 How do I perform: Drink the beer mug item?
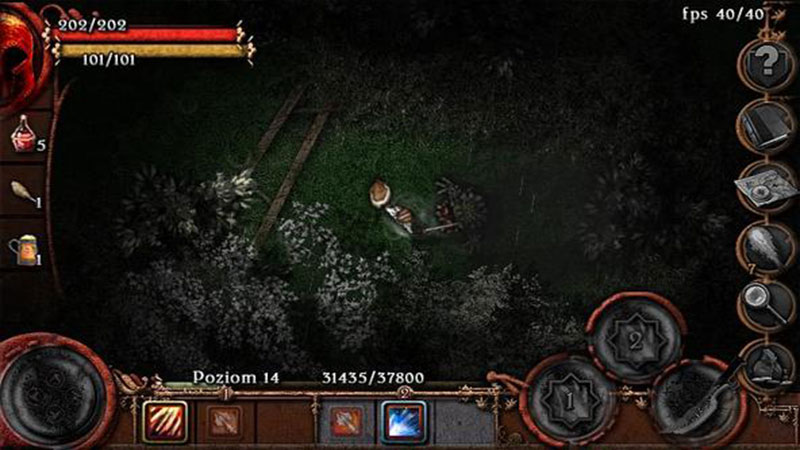point(24,247)
